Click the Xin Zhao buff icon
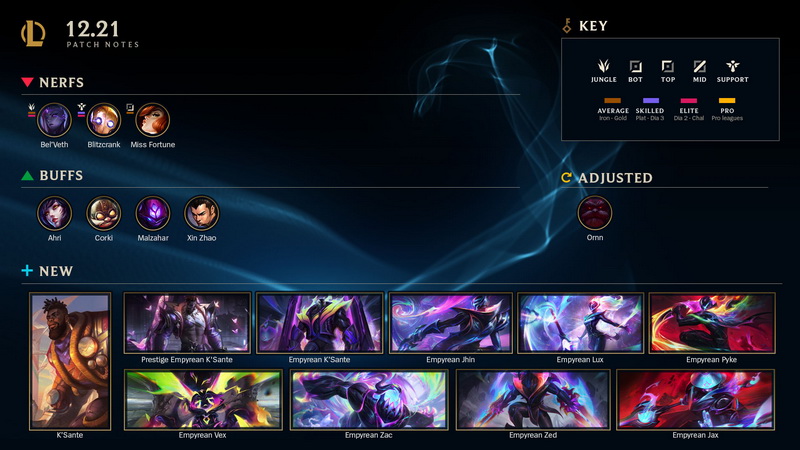This screenshot has height=450, width=800. pyautogui.click(x=201, y=212)
